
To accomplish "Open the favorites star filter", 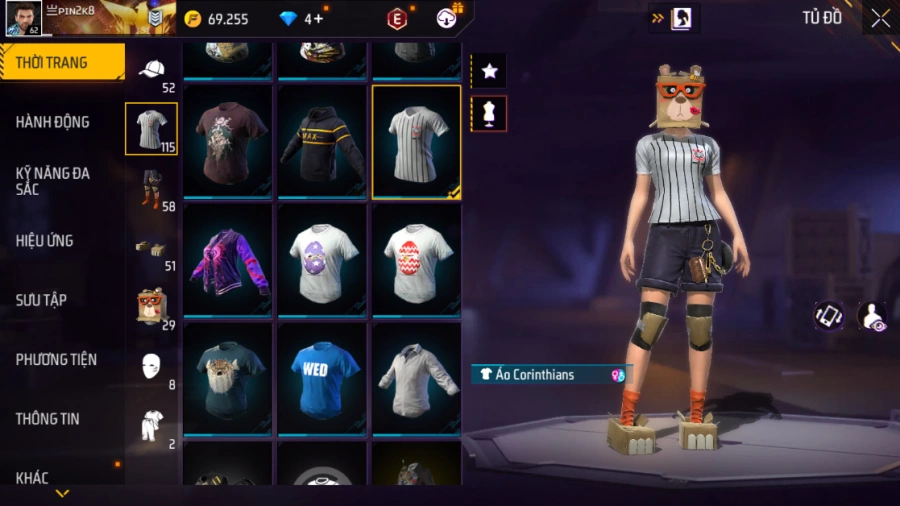I will [x=489, y=70].
